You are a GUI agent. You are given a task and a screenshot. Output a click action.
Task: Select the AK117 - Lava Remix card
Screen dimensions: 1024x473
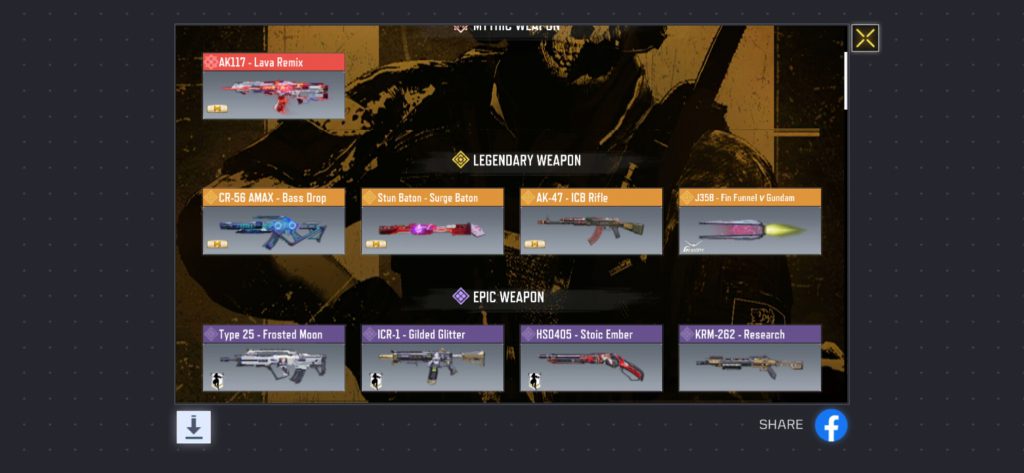point(273,87)
